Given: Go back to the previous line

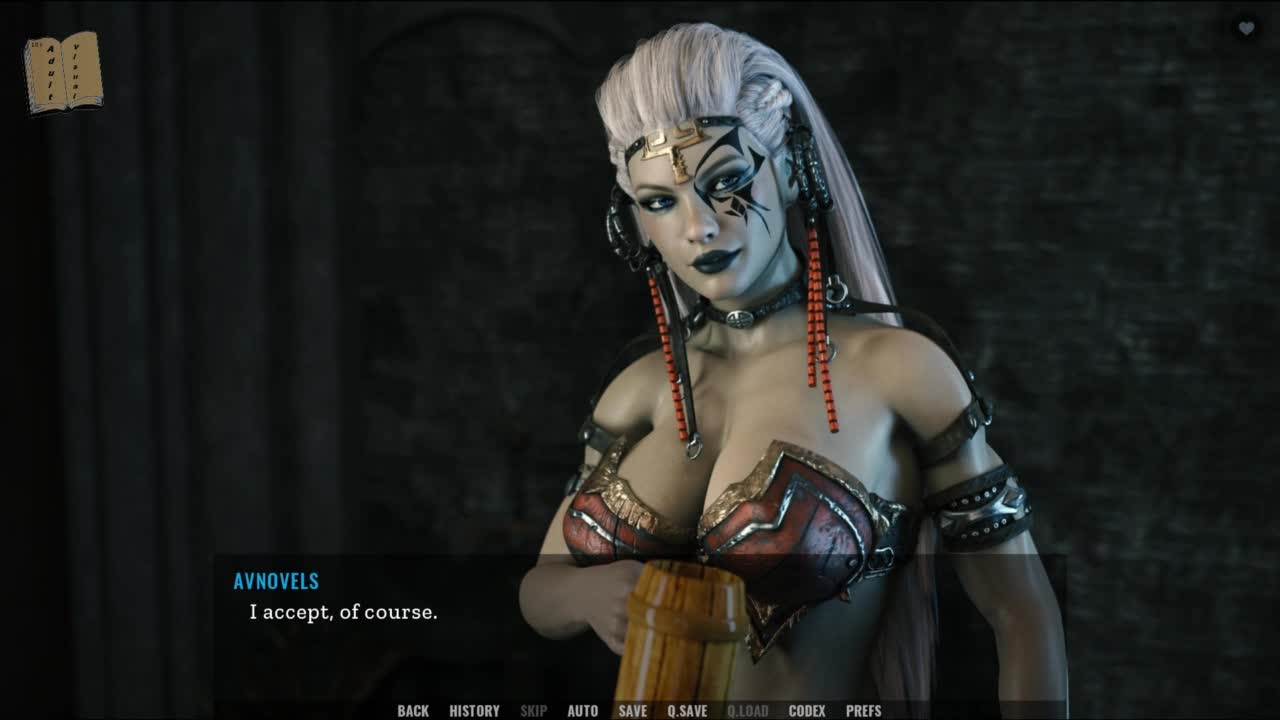Looking at the screenshot, I should coord(413,711).
